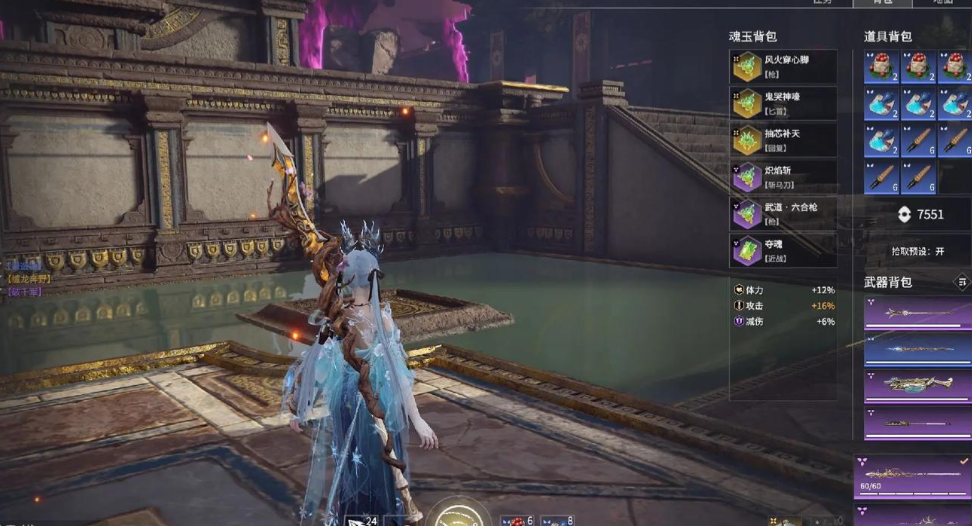
Task: Select the purple 炽焰斩 soul jade
Action: (782, 177)
